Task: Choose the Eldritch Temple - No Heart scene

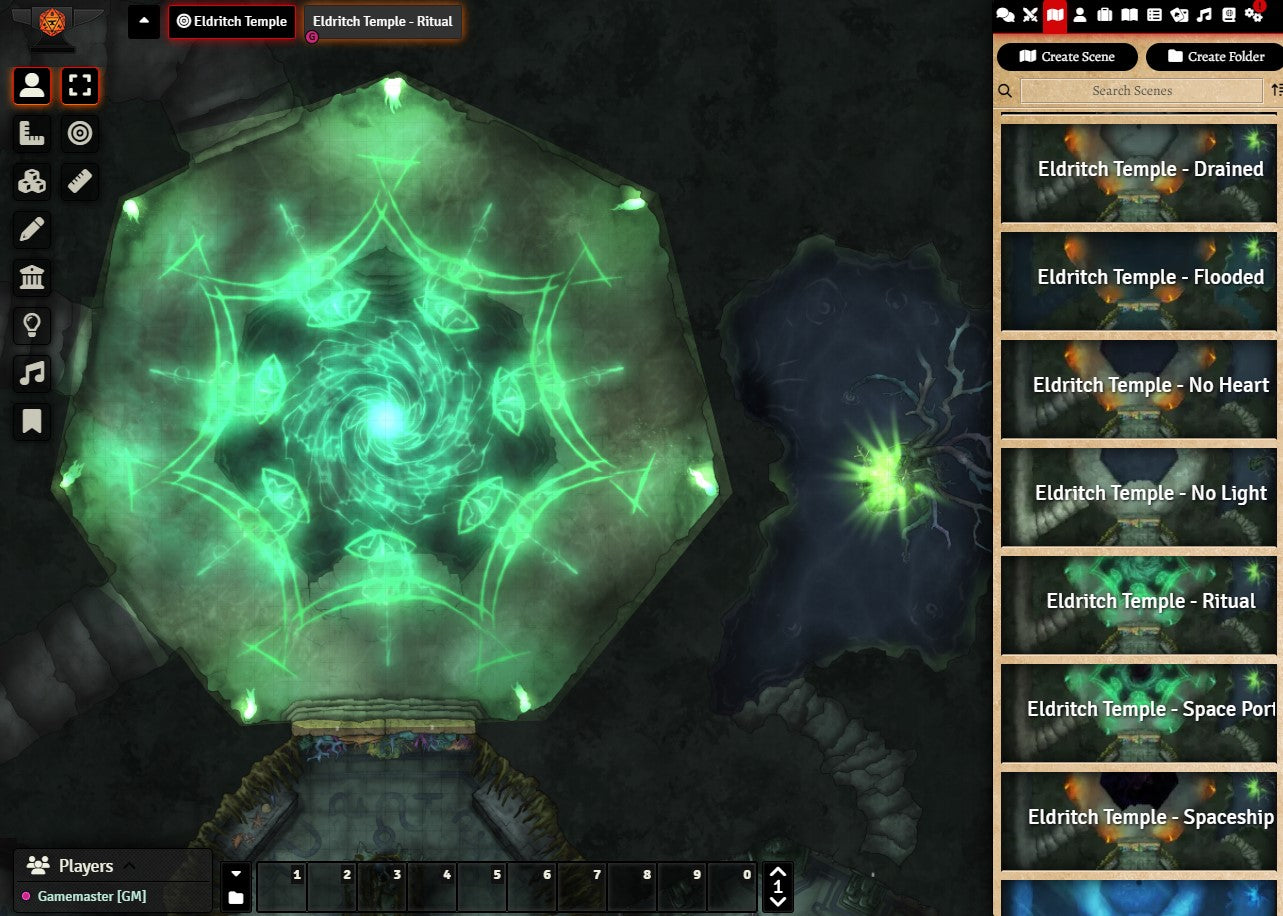Action: click(1139, 387)
